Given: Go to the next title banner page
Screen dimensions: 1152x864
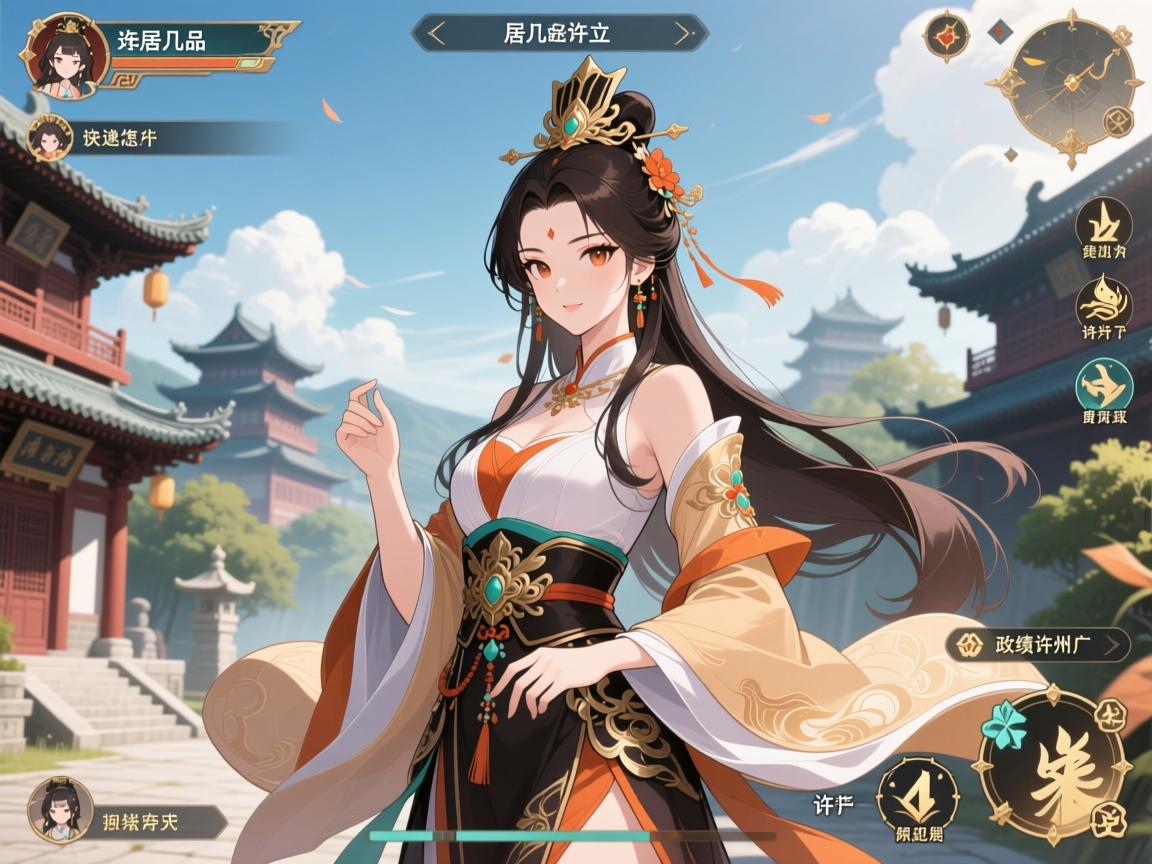Looking at the screenshot, I should click(x=683, y=33).
